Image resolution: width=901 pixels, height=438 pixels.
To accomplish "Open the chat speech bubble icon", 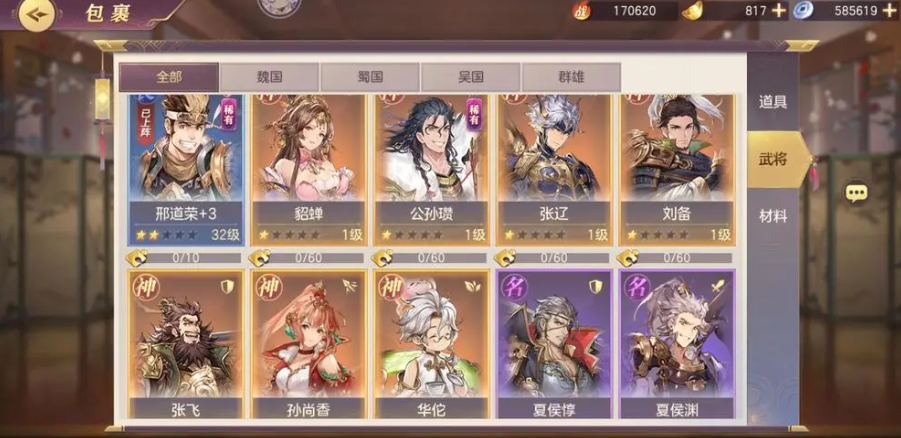I will [856, 193].
